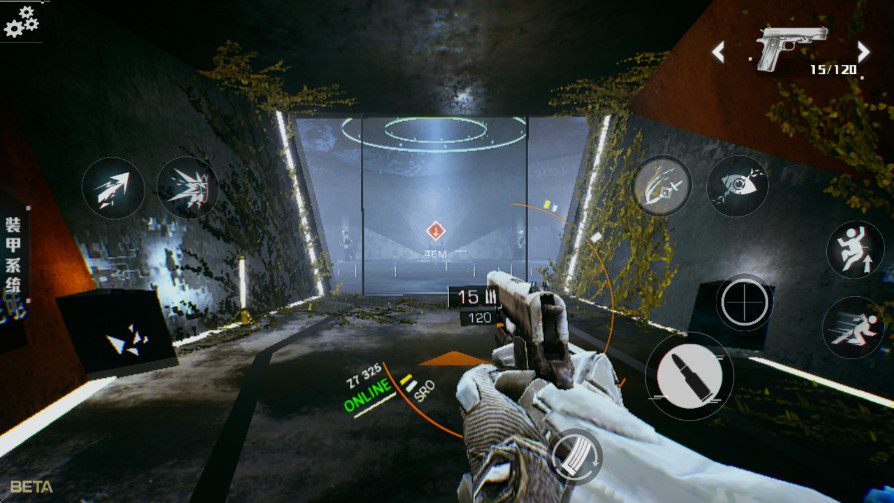The image size is (894, 503).
Task: Open the gears settings menu
Action: 21,20
